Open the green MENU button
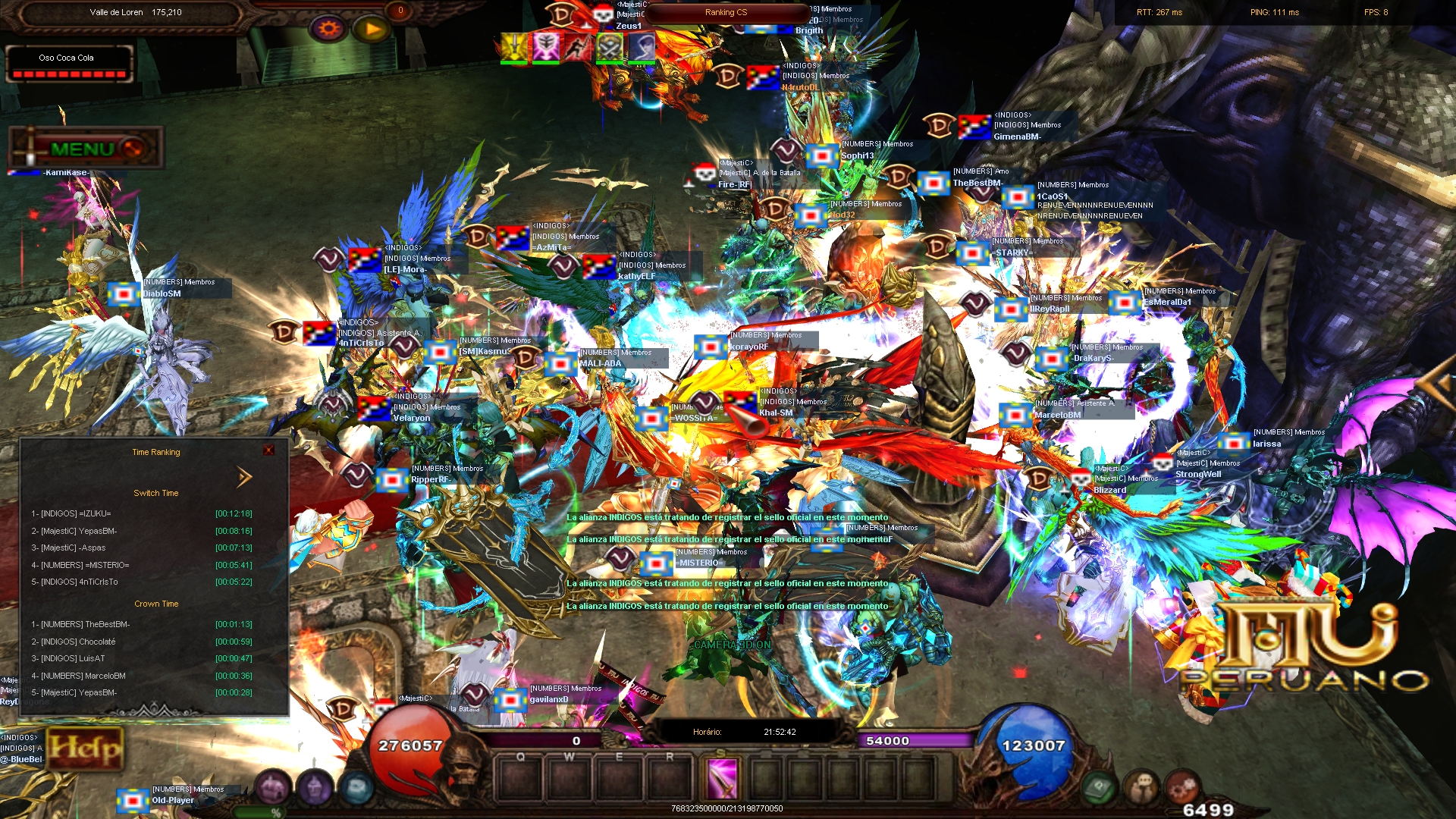 click(85, 149)
